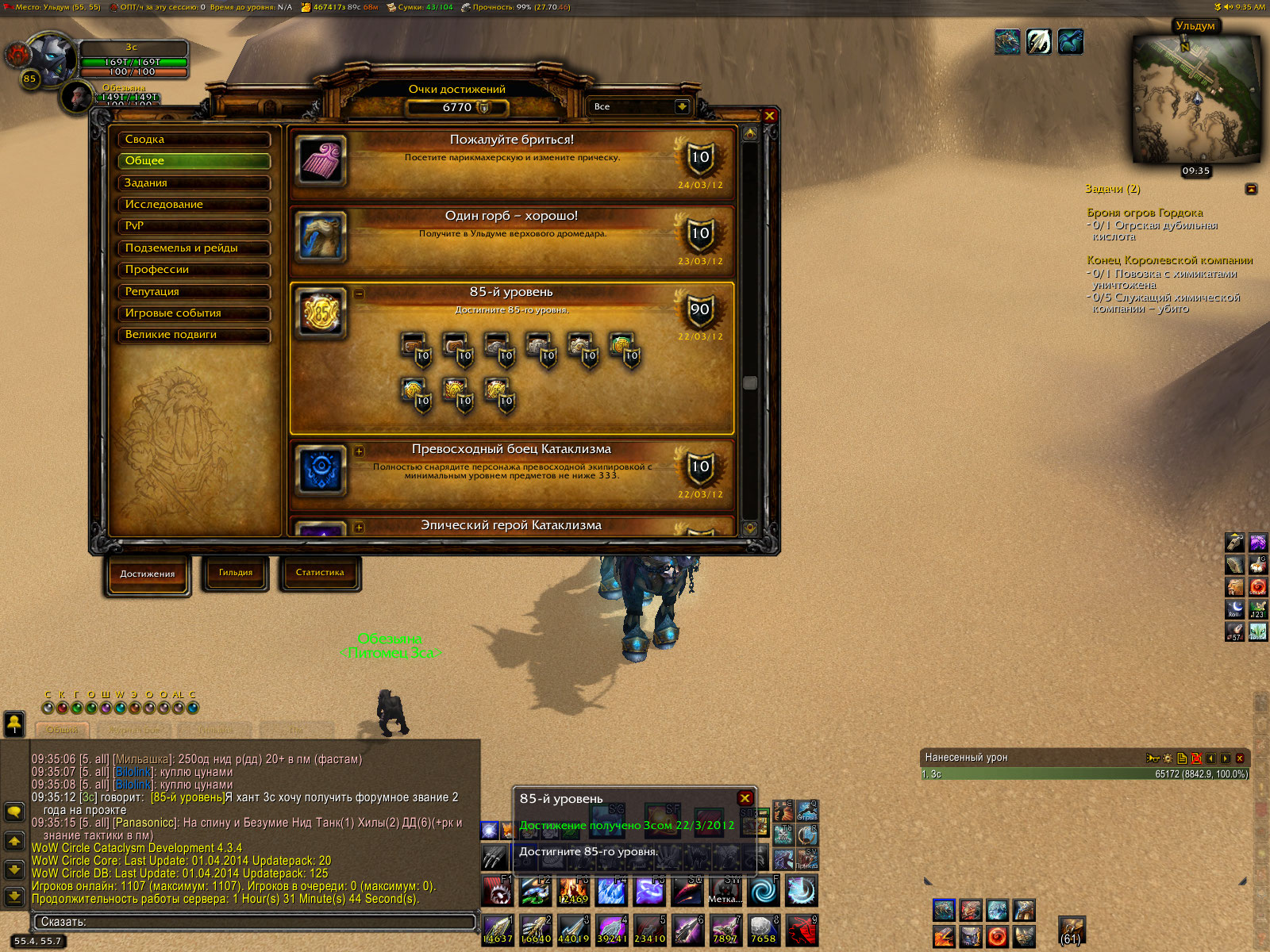Switch to the Статистика tab
Viewport: 1270px width, 952px height.
[320, 573]
